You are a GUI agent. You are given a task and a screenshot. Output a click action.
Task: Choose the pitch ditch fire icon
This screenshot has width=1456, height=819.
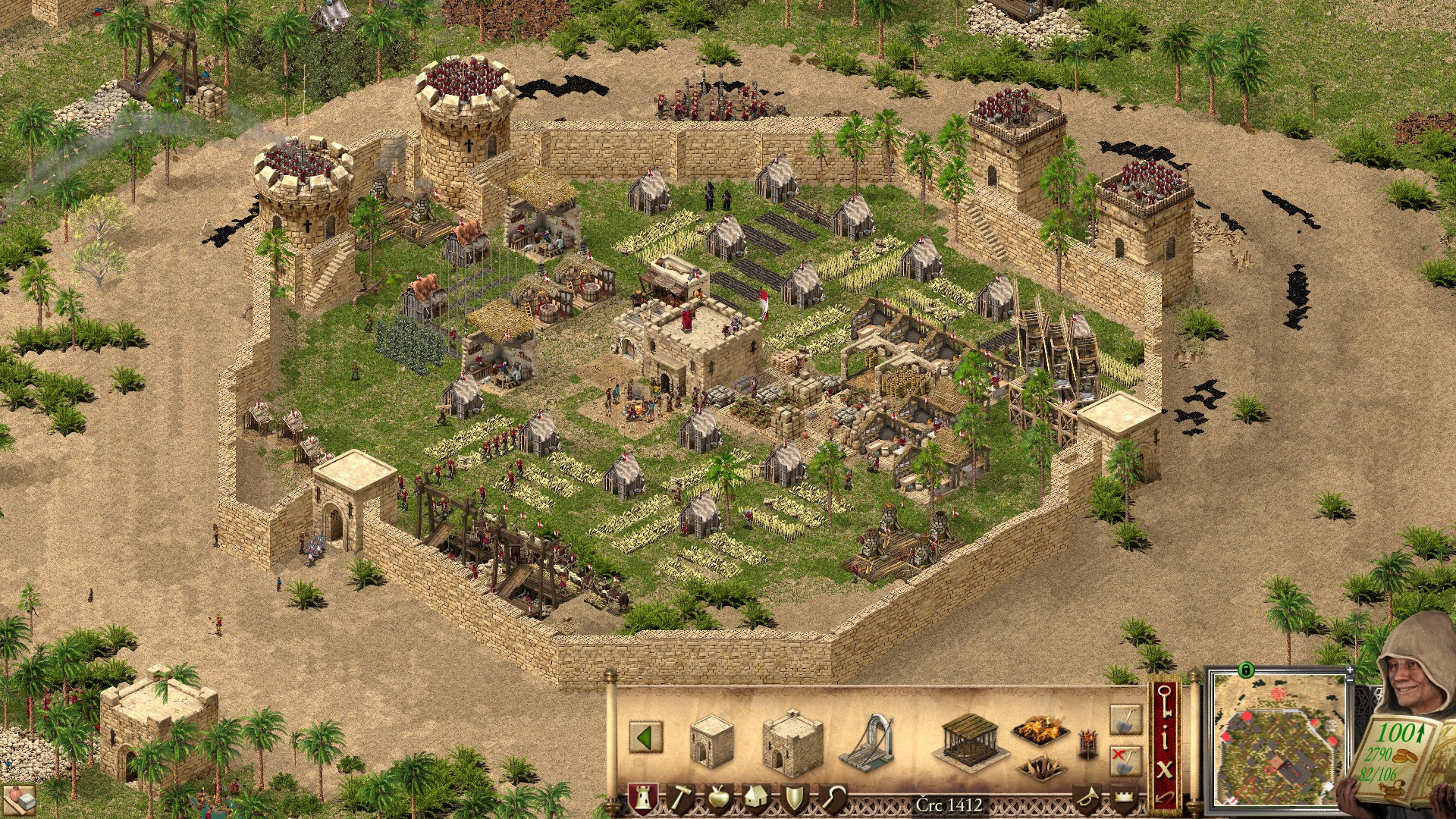1040,730
